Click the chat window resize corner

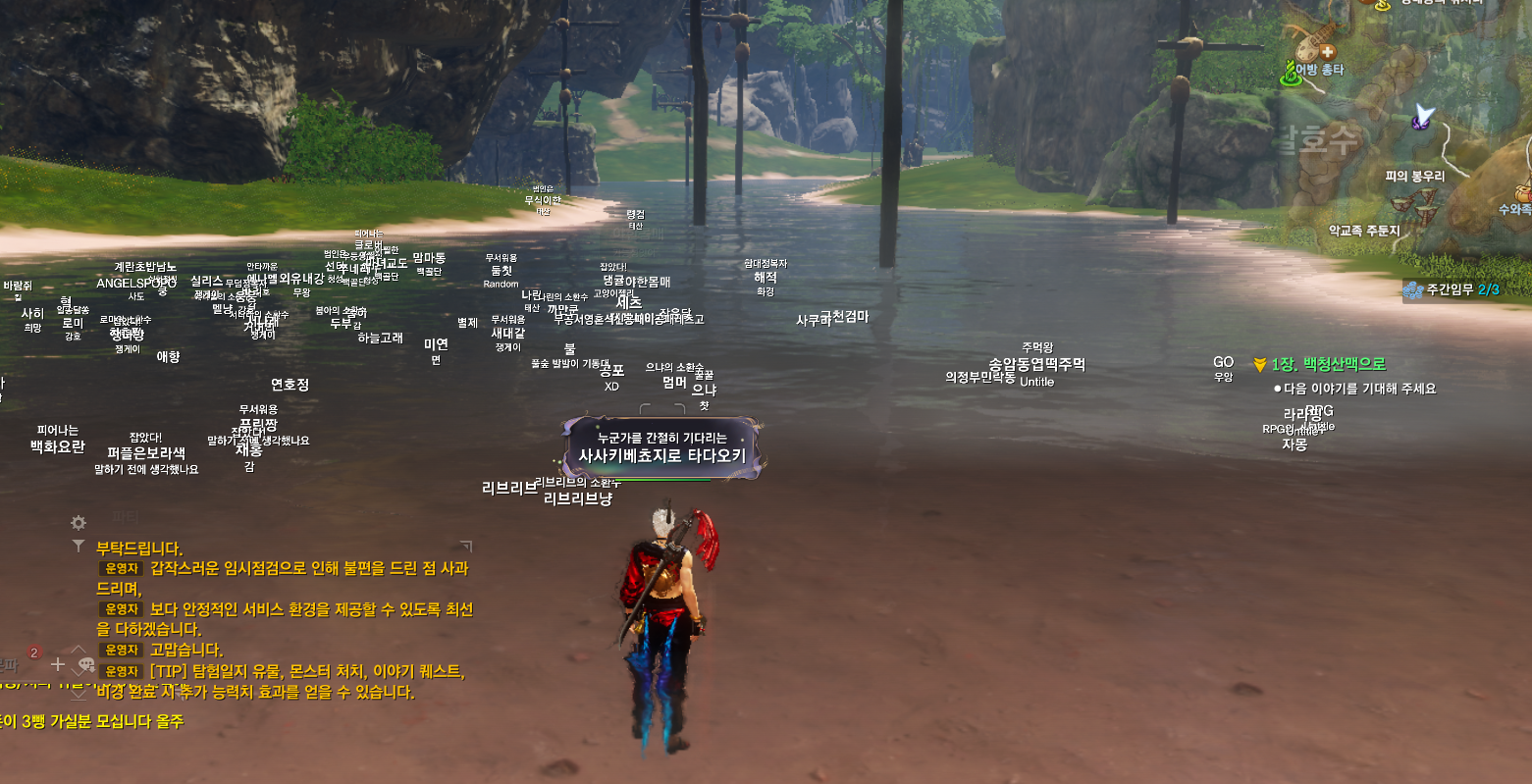click(466, 546)
